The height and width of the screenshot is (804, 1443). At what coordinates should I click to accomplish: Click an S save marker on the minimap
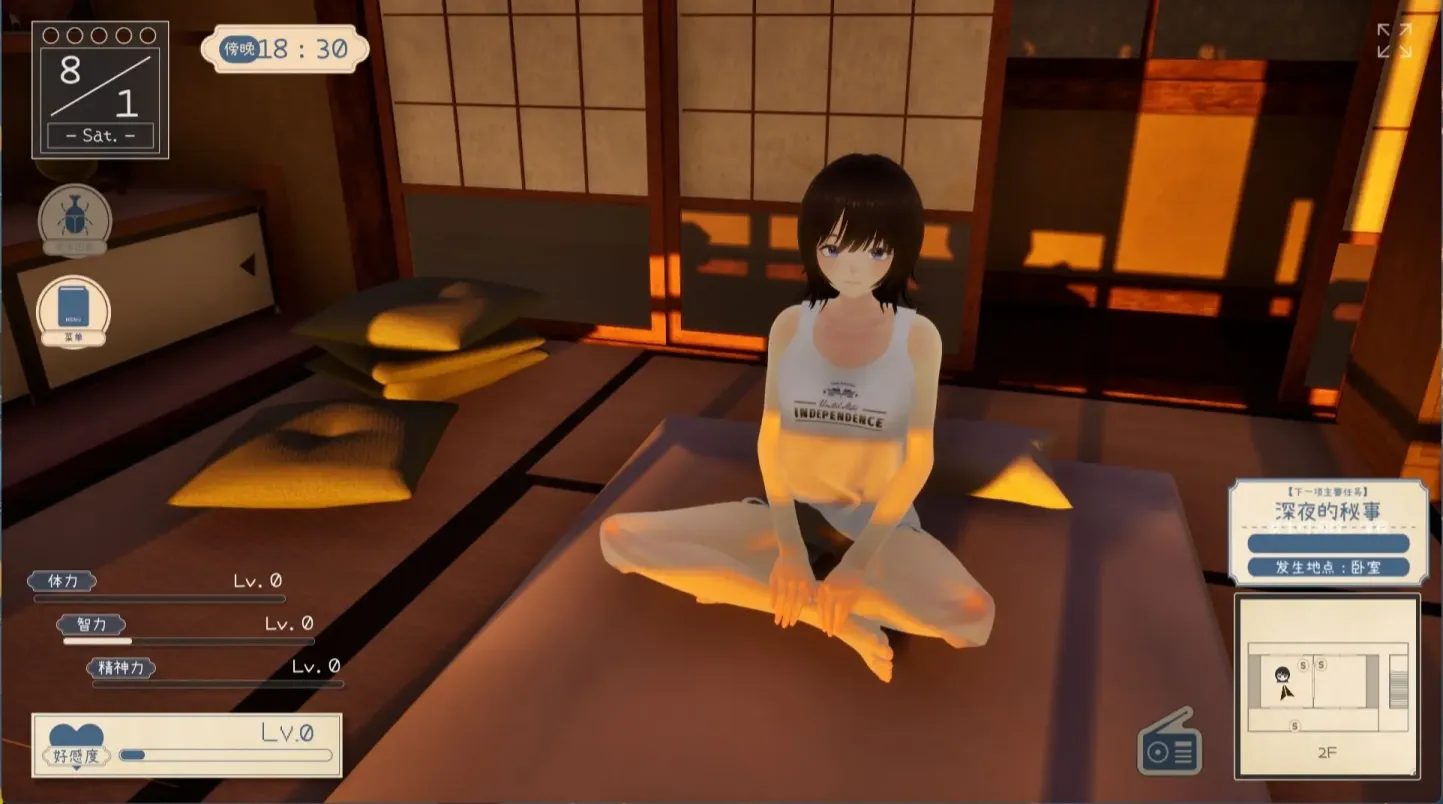1303,665
